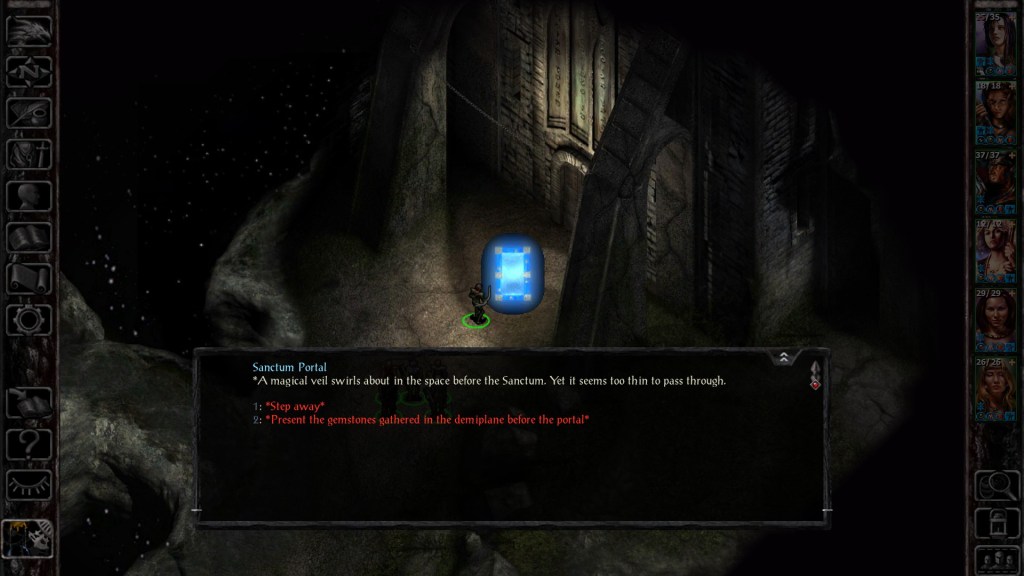Select the party portrait showing 29/29

[995, 319]
